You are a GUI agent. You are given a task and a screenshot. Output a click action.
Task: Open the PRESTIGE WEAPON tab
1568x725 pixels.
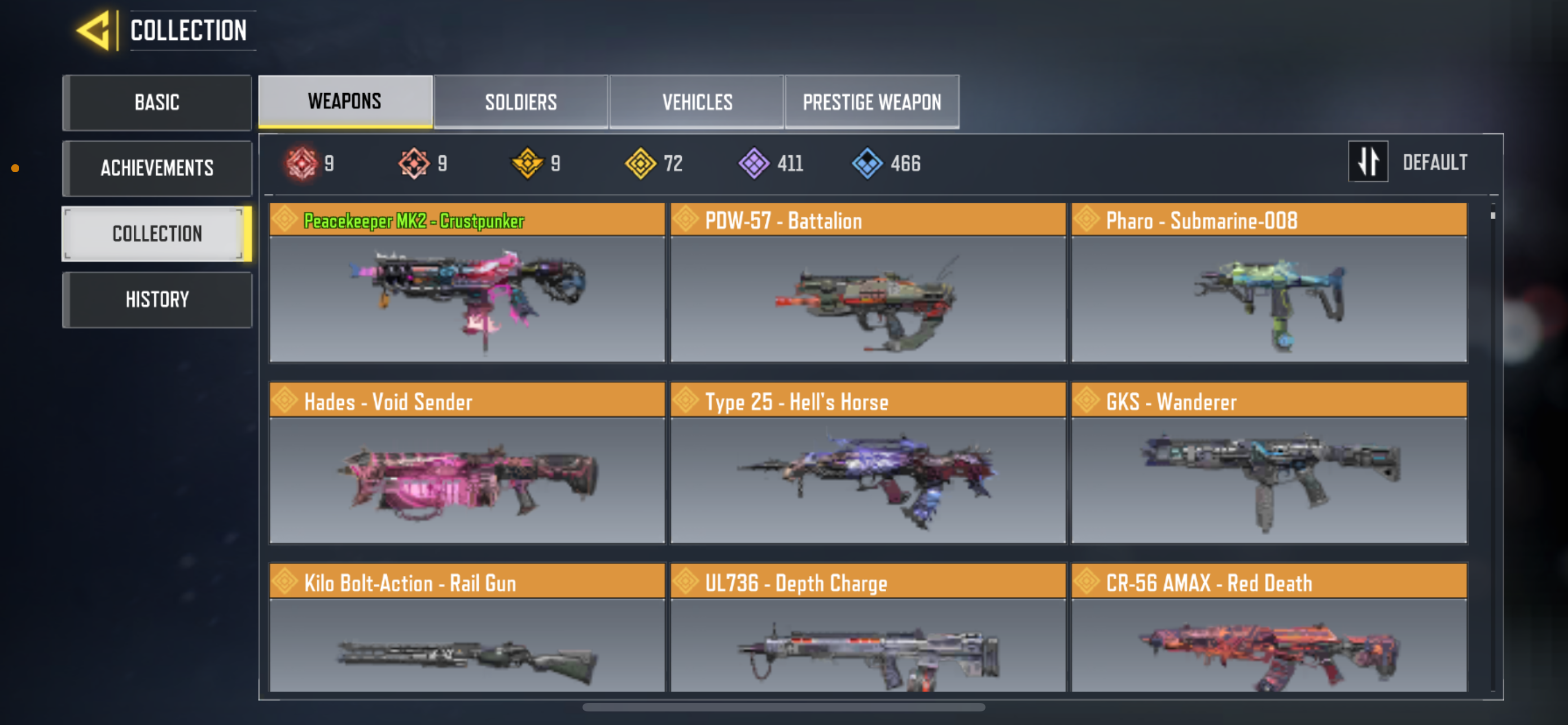click(871, 102)
